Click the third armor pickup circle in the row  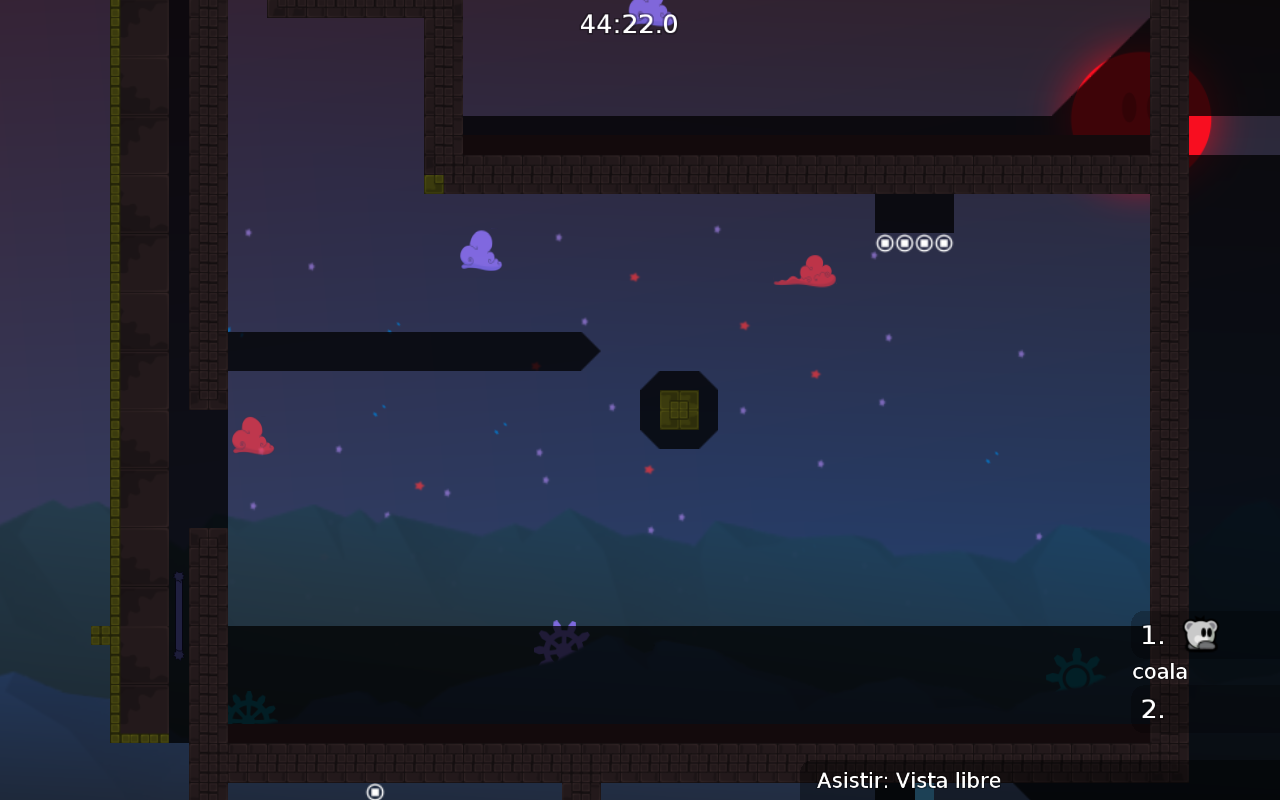pyautogui.click(x=924, y=242)
